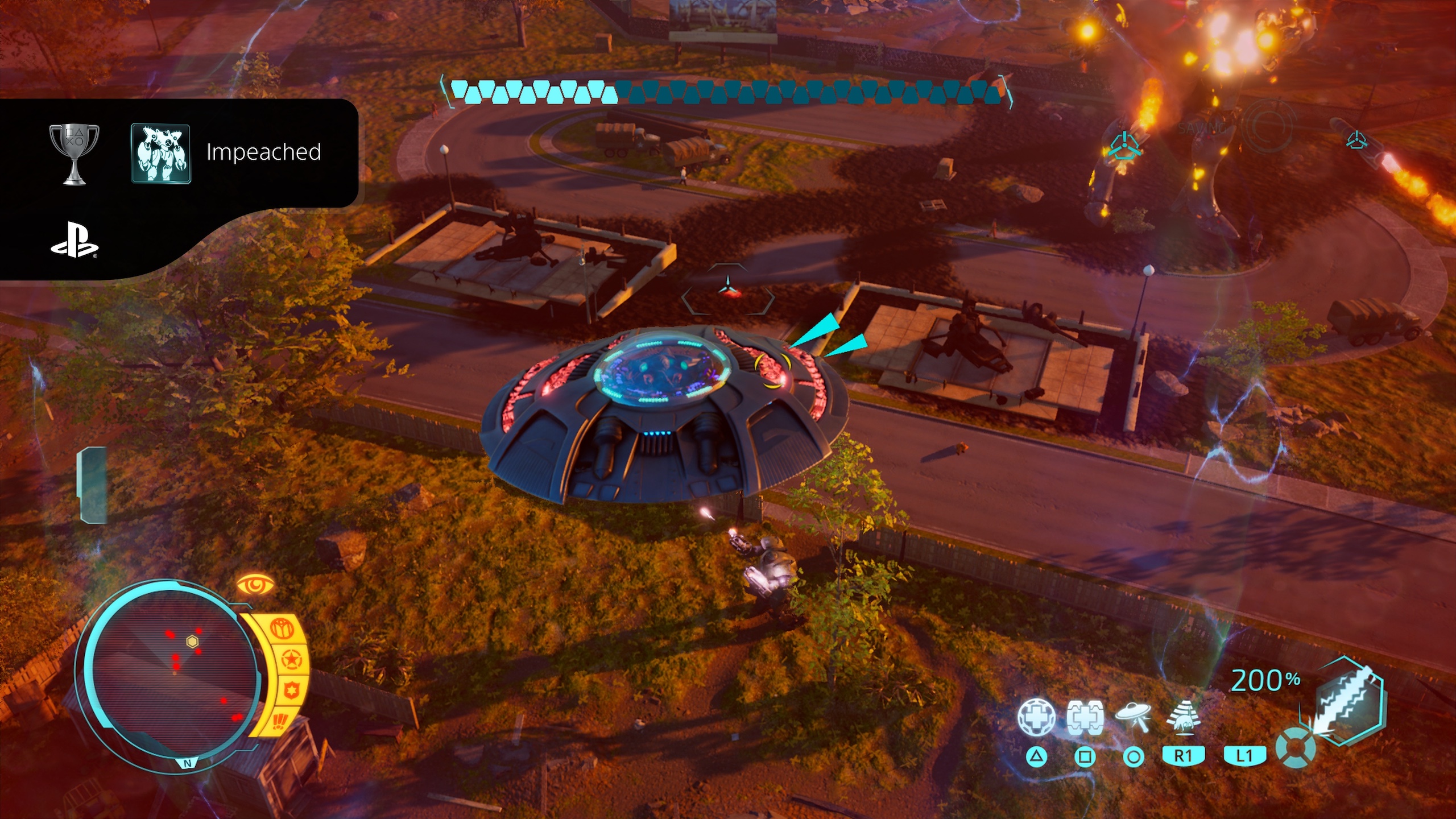Activate the round health cross ability icon
The height and width of the screenshot is (819, 1456).
click(x=1036, y=718)
